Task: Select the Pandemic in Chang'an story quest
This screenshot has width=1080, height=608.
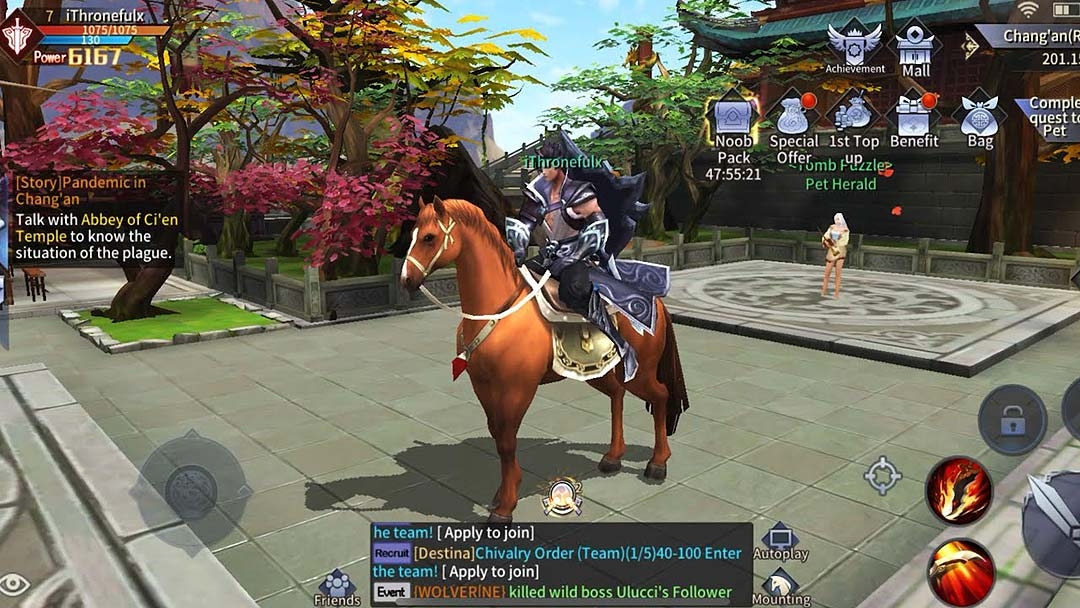Action: click(x=92, y=217)
